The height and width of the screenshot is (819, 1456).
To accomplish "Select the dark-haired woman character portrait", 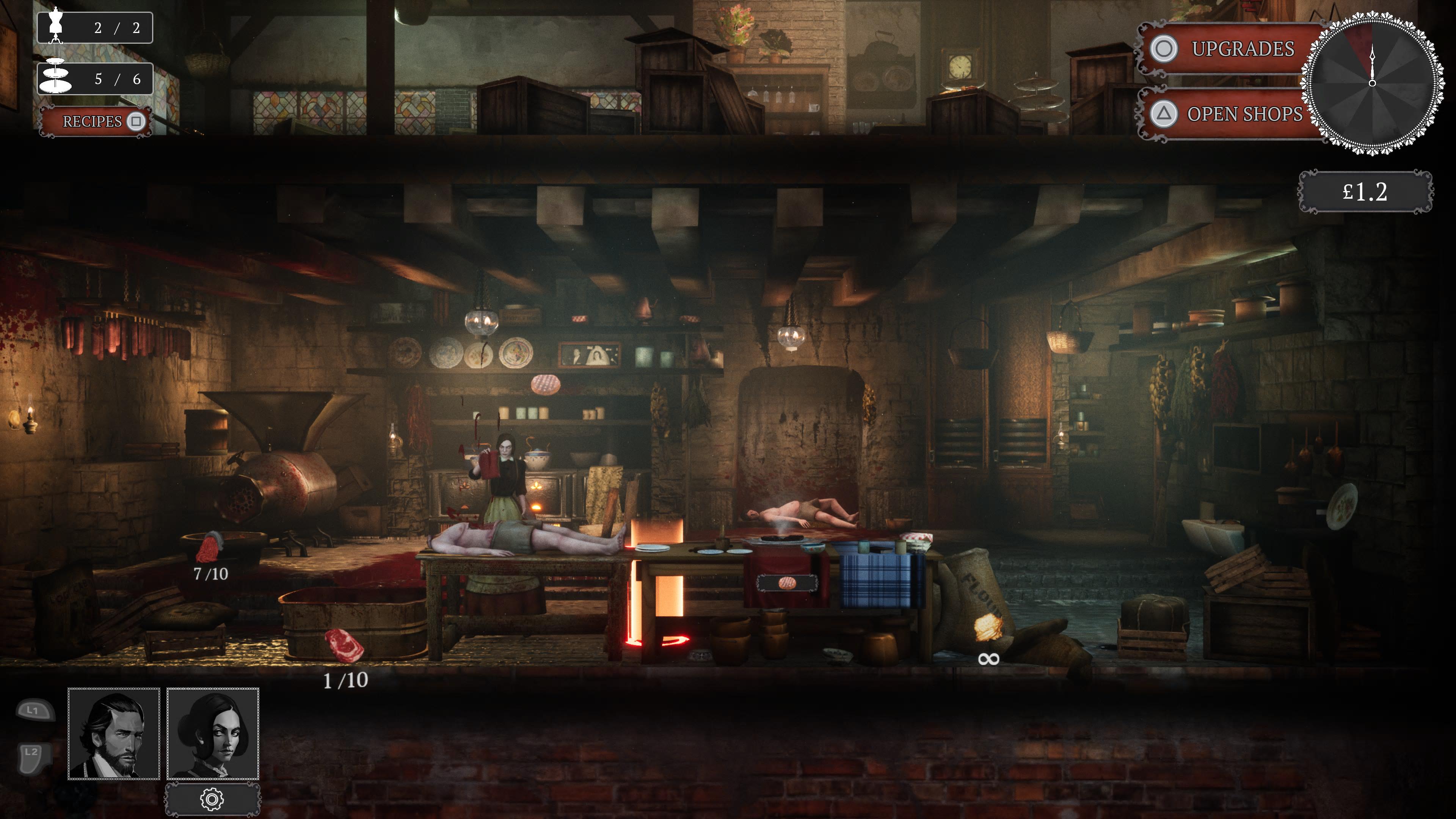I will (212, 734).
